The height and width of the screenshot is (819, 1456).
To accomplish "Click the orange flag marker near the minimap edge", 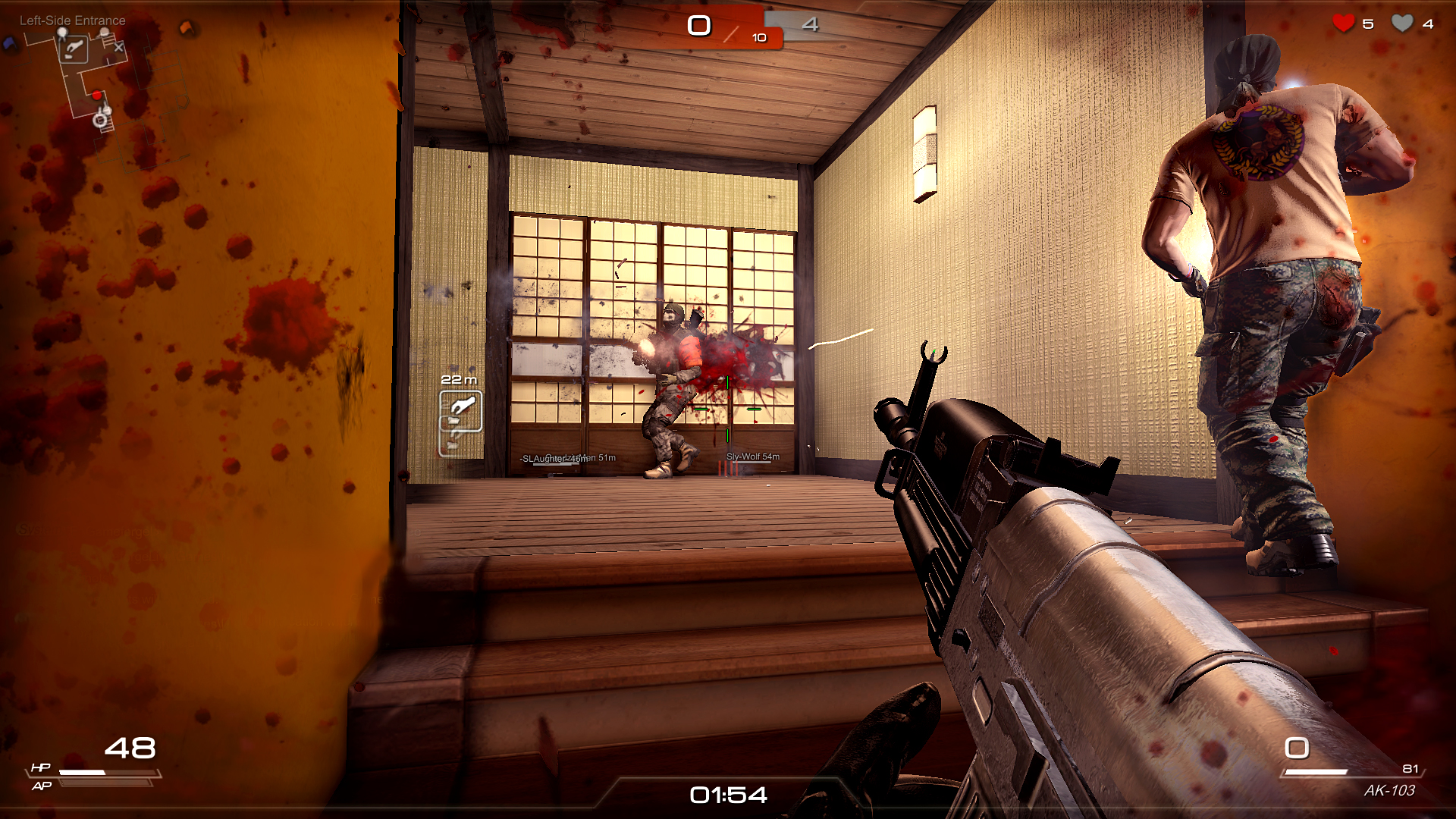I will [x=186, y=27].
